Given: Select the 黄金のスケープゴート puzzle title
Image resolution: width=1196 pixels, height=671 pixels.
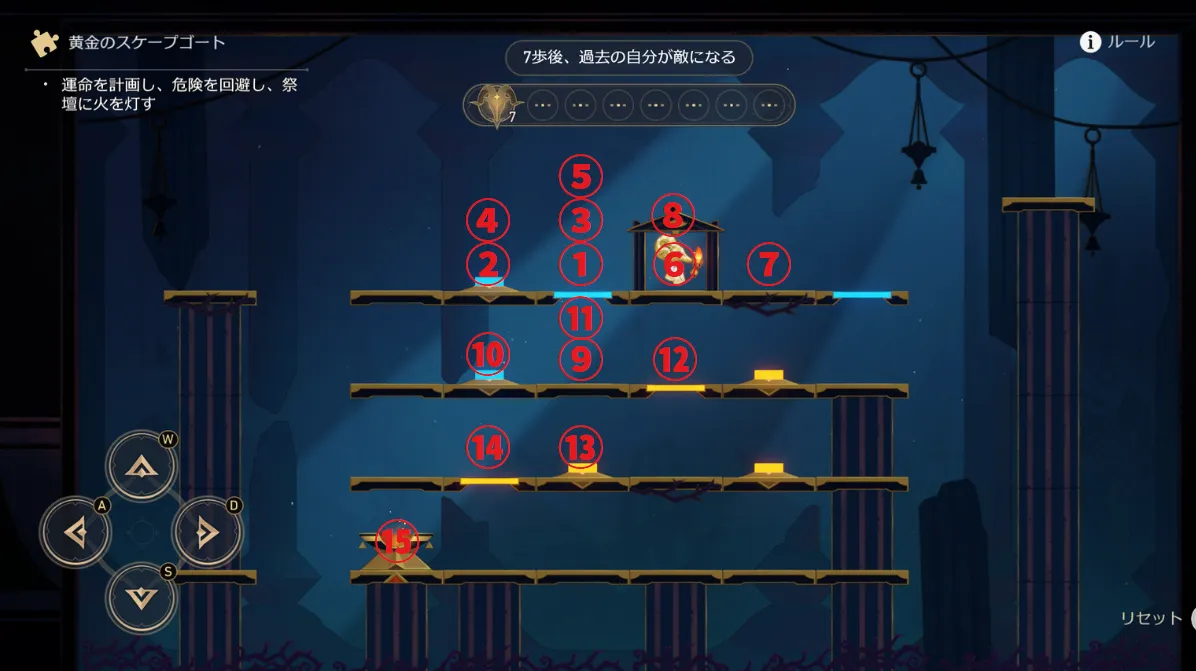Looking at the screenshot, I should pyautogui.click(x=147, y=43).
